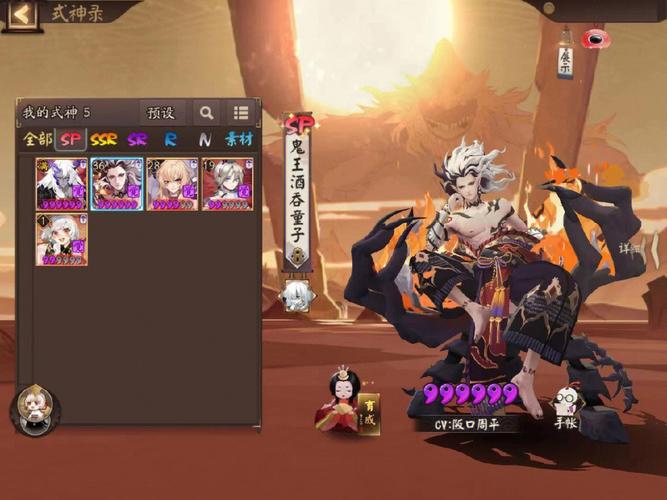The height and width of the screenshot is (500, 667).
Task: Filter by the N rarity tab
Action: [x=204, y=140]
